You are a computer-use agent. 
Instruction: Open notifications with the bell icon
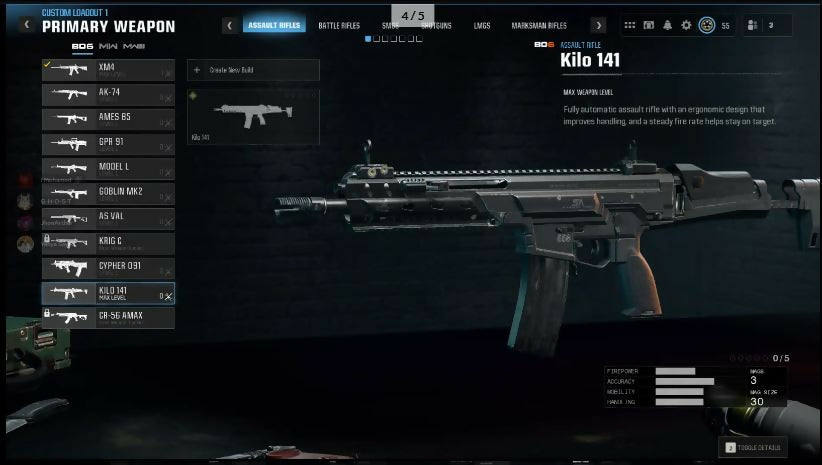667,25
